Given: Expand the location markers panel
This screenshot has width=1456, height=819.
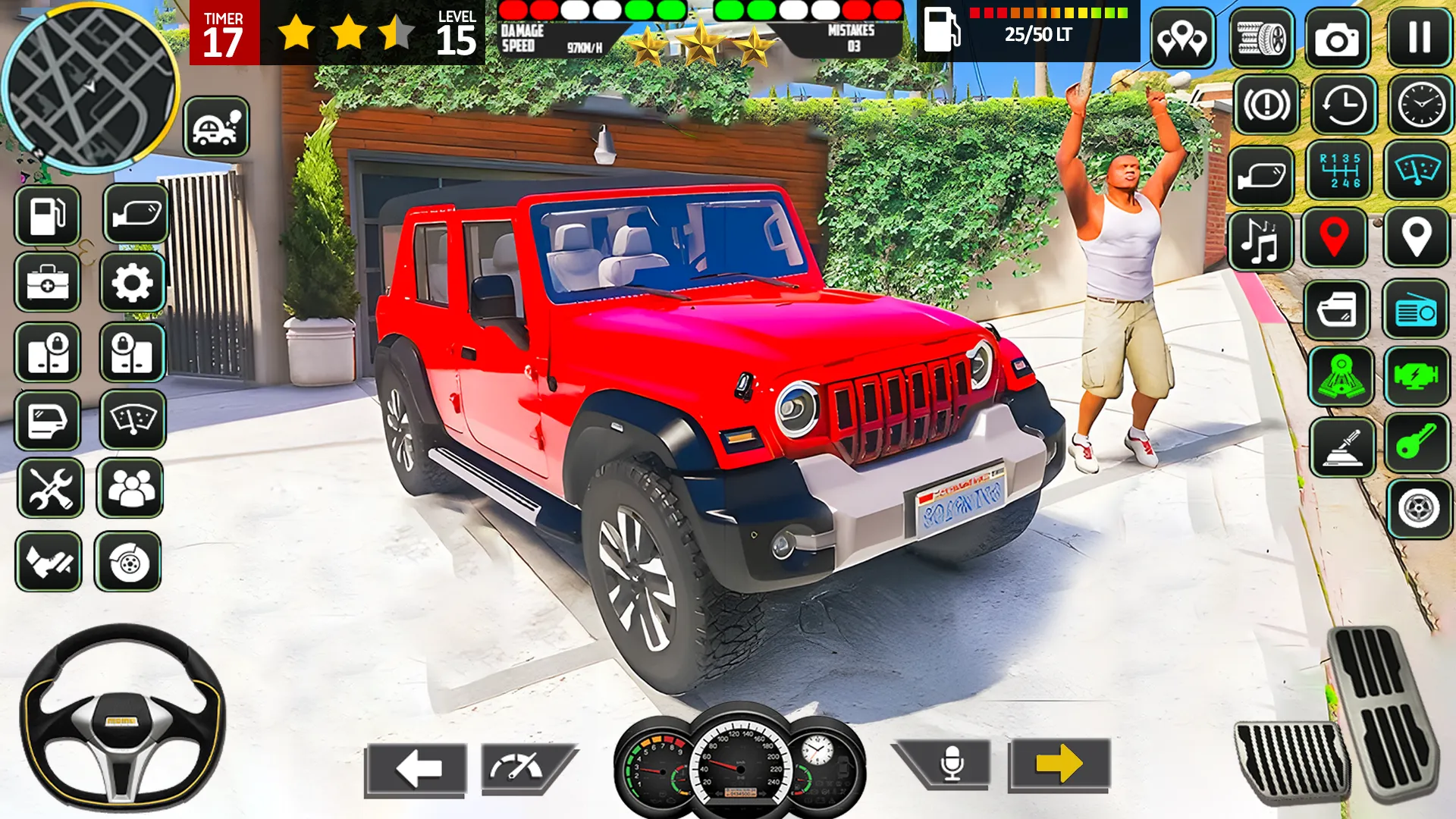Looking at the screenshot, I should (x=1181, y=36).
